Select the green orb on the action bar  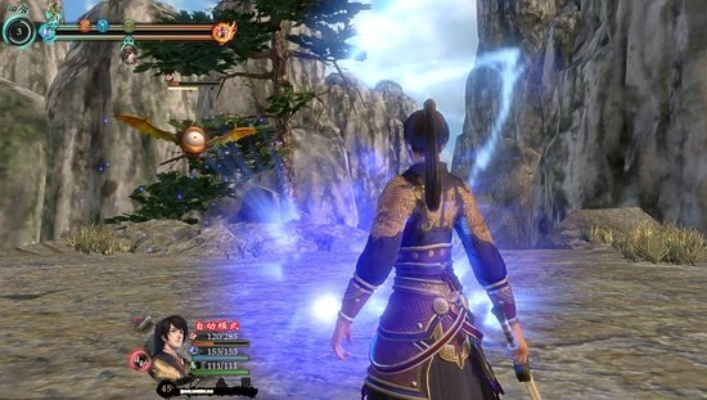[x=128, y=25]
